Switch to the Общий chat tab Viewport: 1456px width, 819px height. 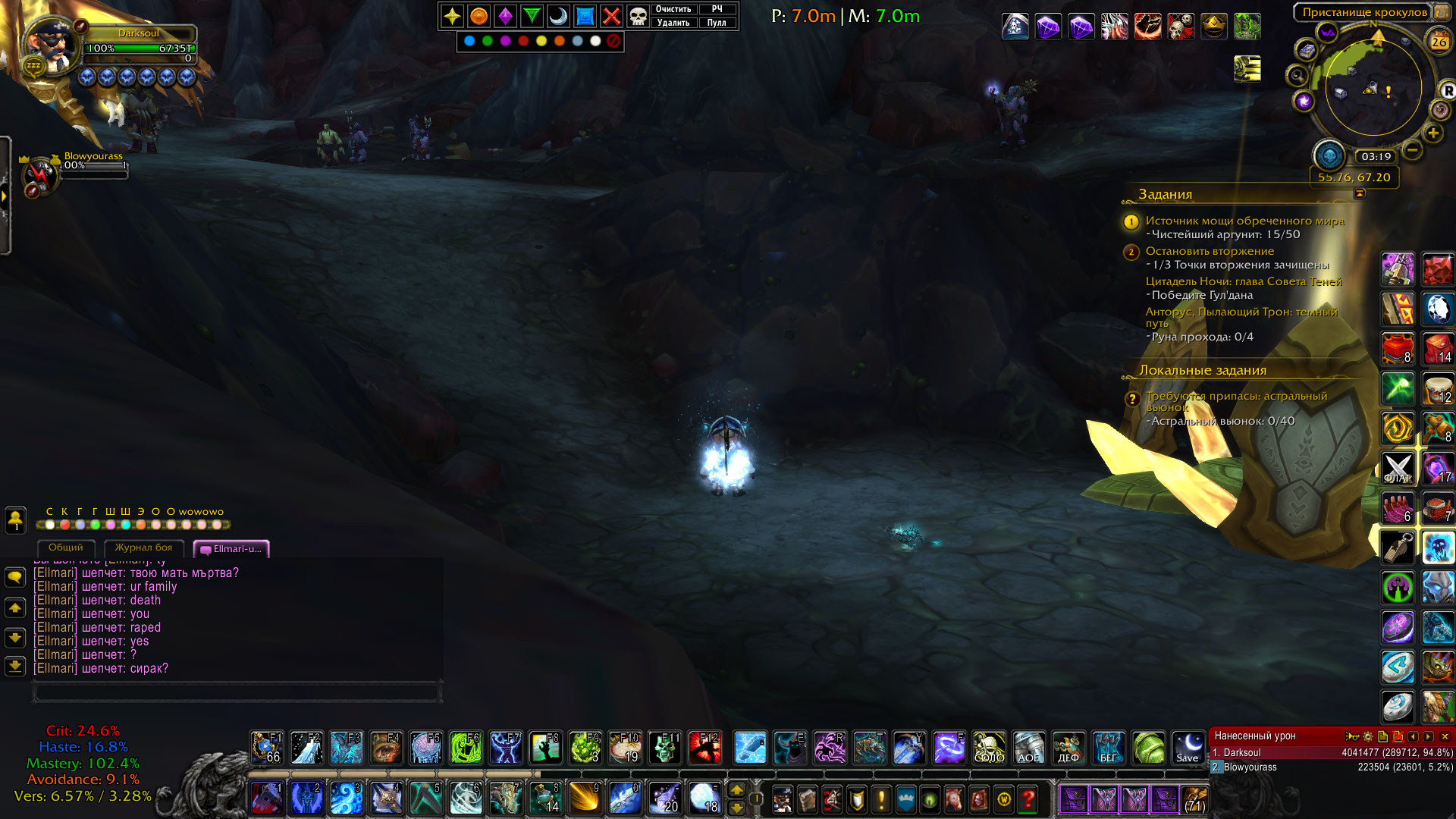66,548
